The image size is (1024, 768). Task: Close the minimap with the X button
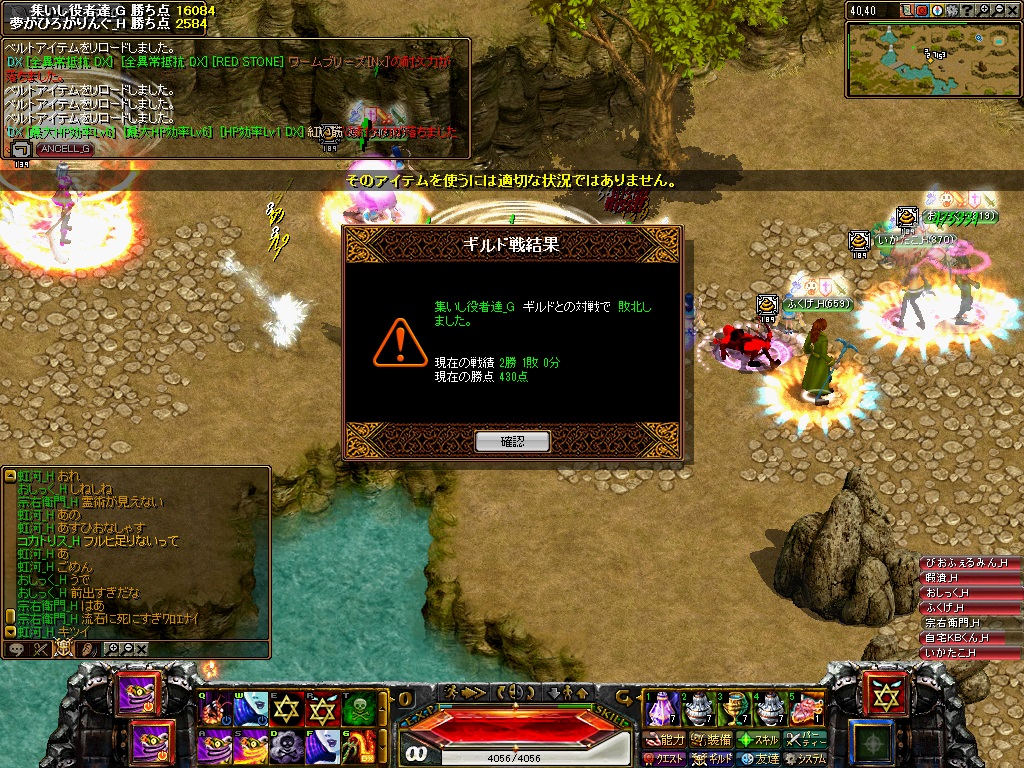[x=1012, y=10]
